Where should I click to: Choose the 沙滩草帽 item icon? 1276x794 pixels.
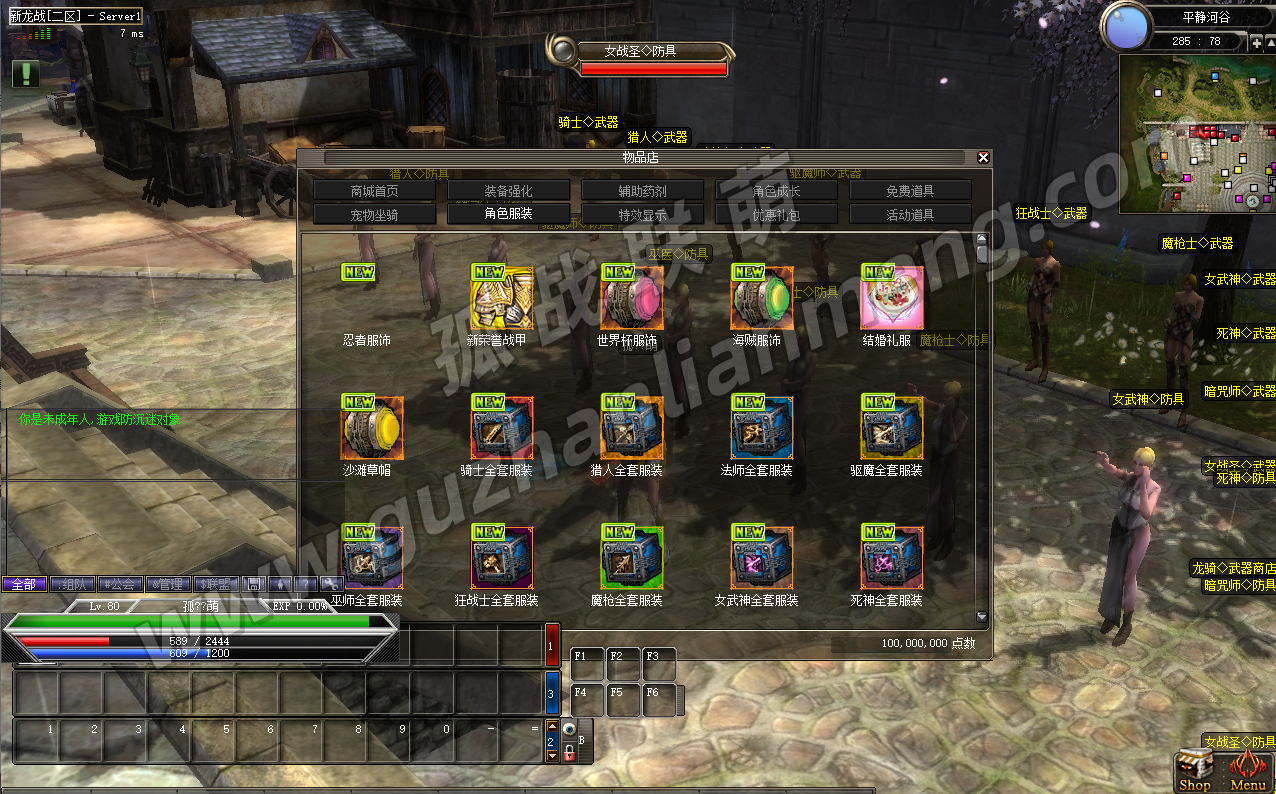click(x=372, y=428)
